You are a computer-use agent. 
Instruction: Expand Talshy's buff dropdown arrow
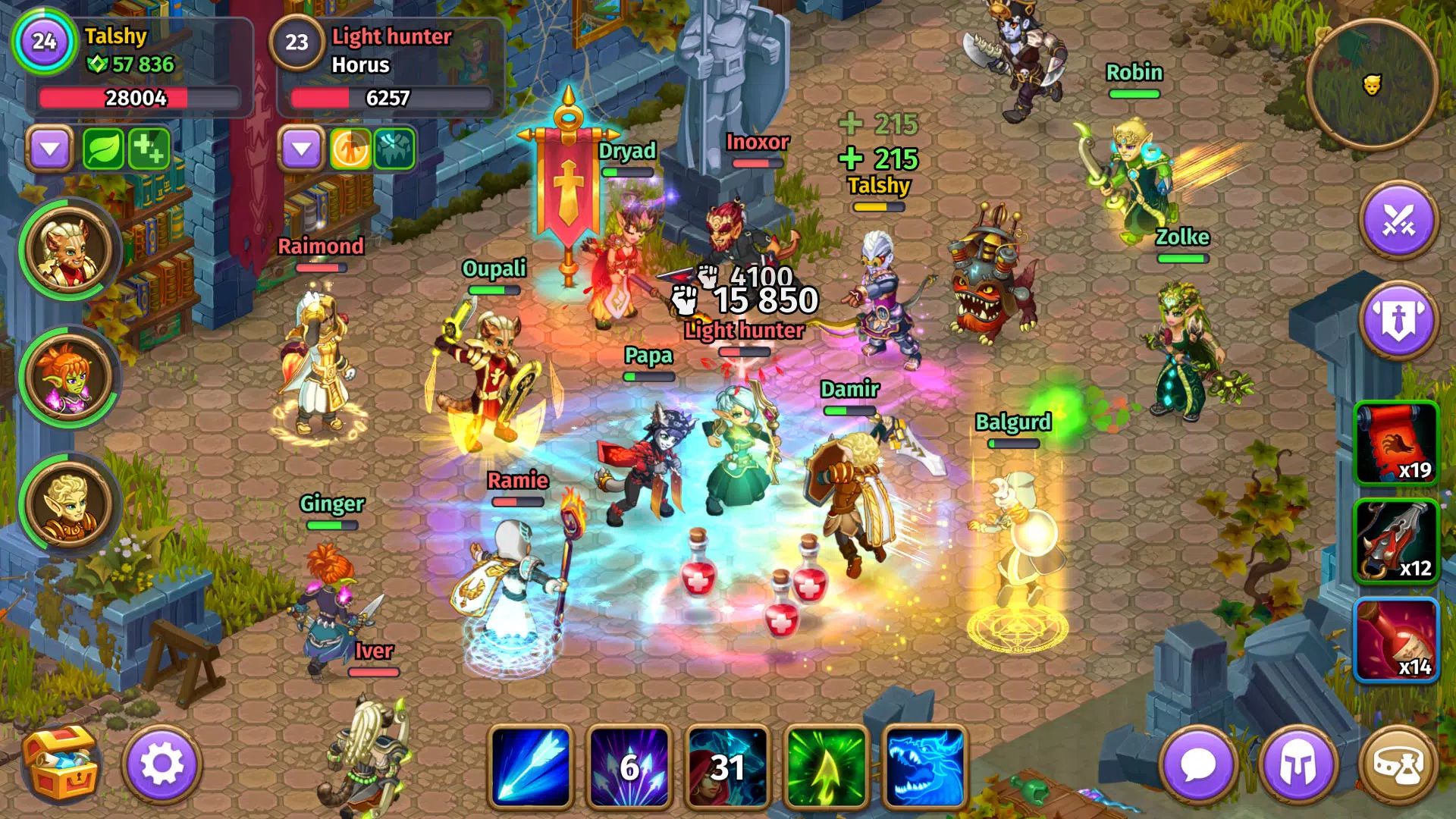50,148
